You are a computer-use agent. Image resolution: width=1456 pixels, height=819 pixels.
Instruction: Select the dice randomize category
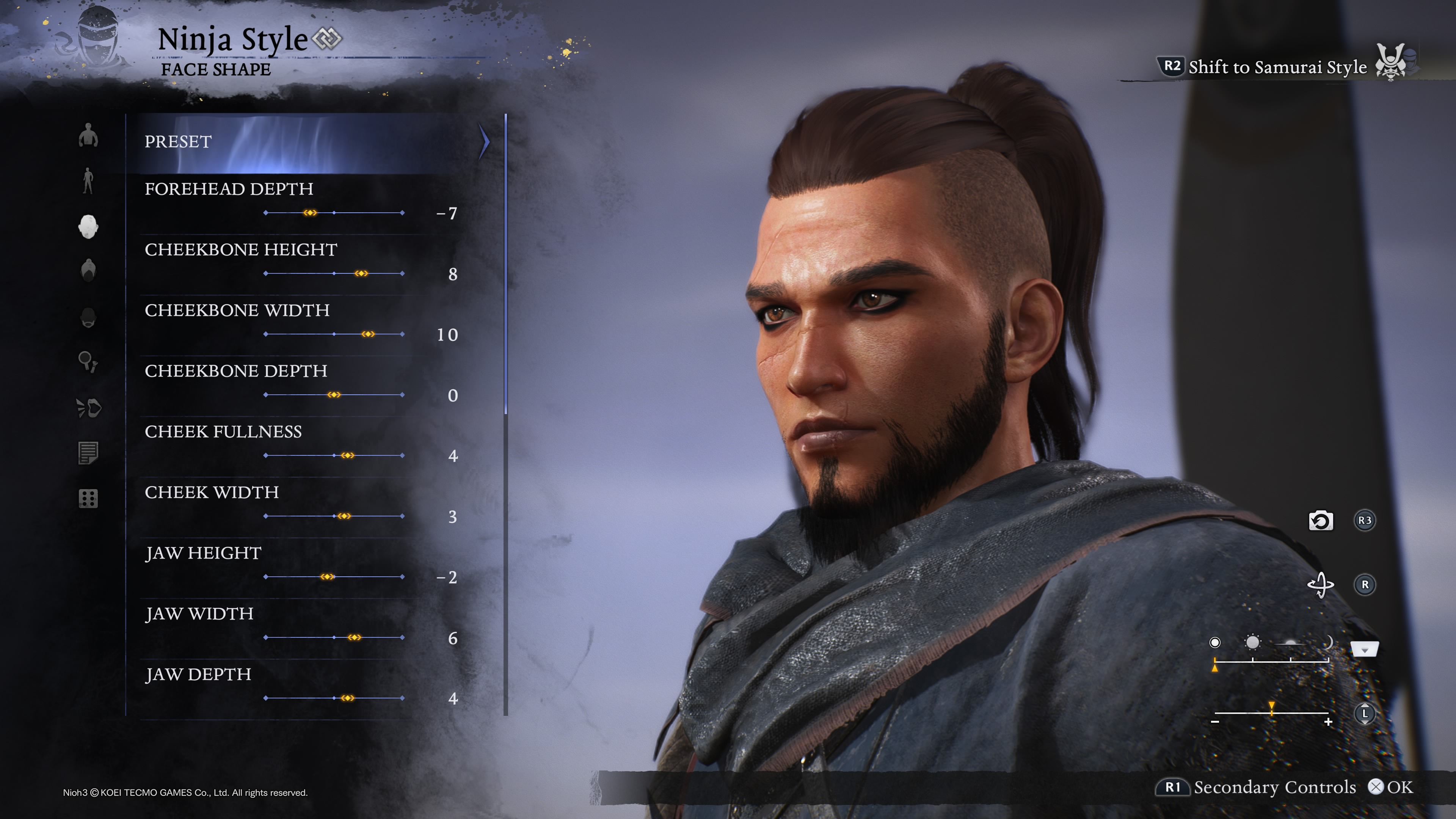[x=88, y=499]
